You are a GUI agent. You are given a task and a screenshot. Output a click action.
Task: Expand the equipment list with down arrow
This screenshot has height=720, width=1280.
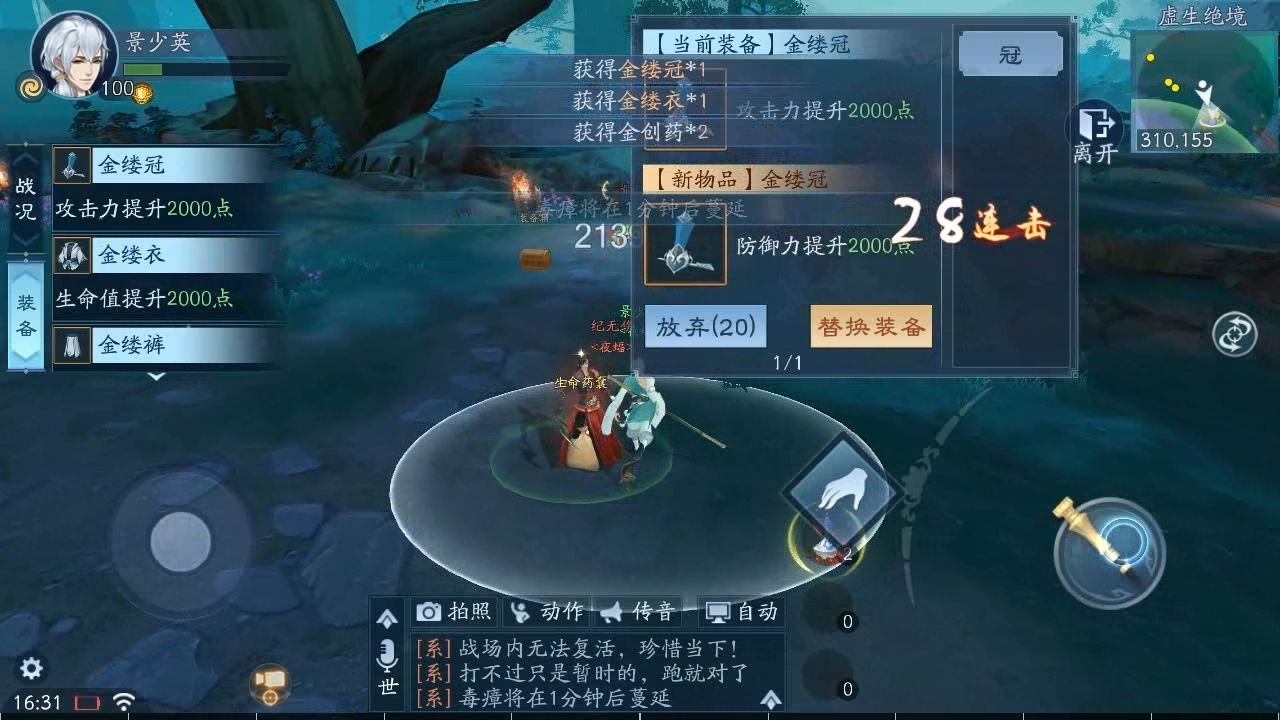tap(156, 378)
